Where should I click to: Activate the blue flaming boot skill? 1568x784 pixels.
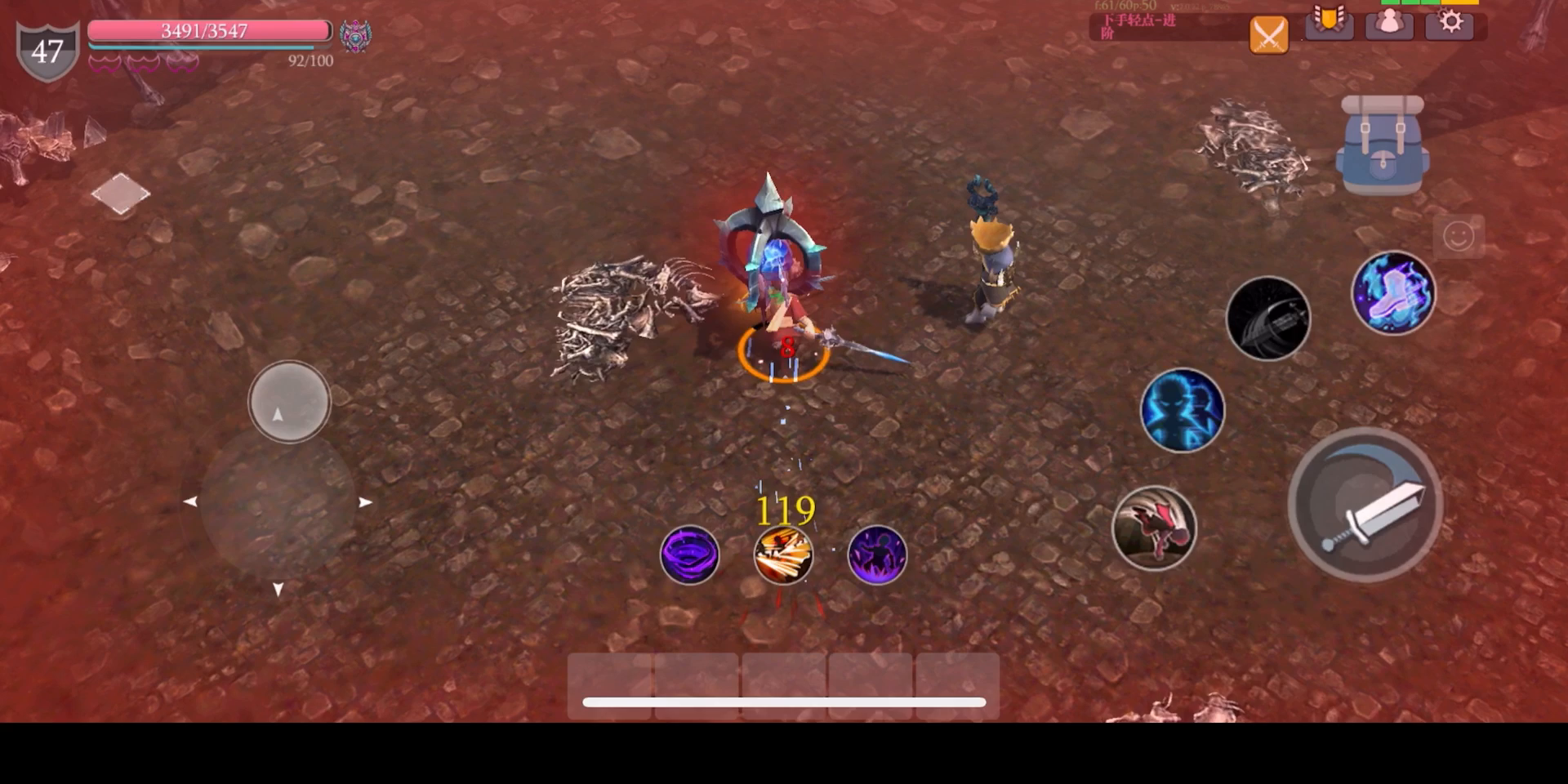pyautogui.click(x=1393, y=292)
